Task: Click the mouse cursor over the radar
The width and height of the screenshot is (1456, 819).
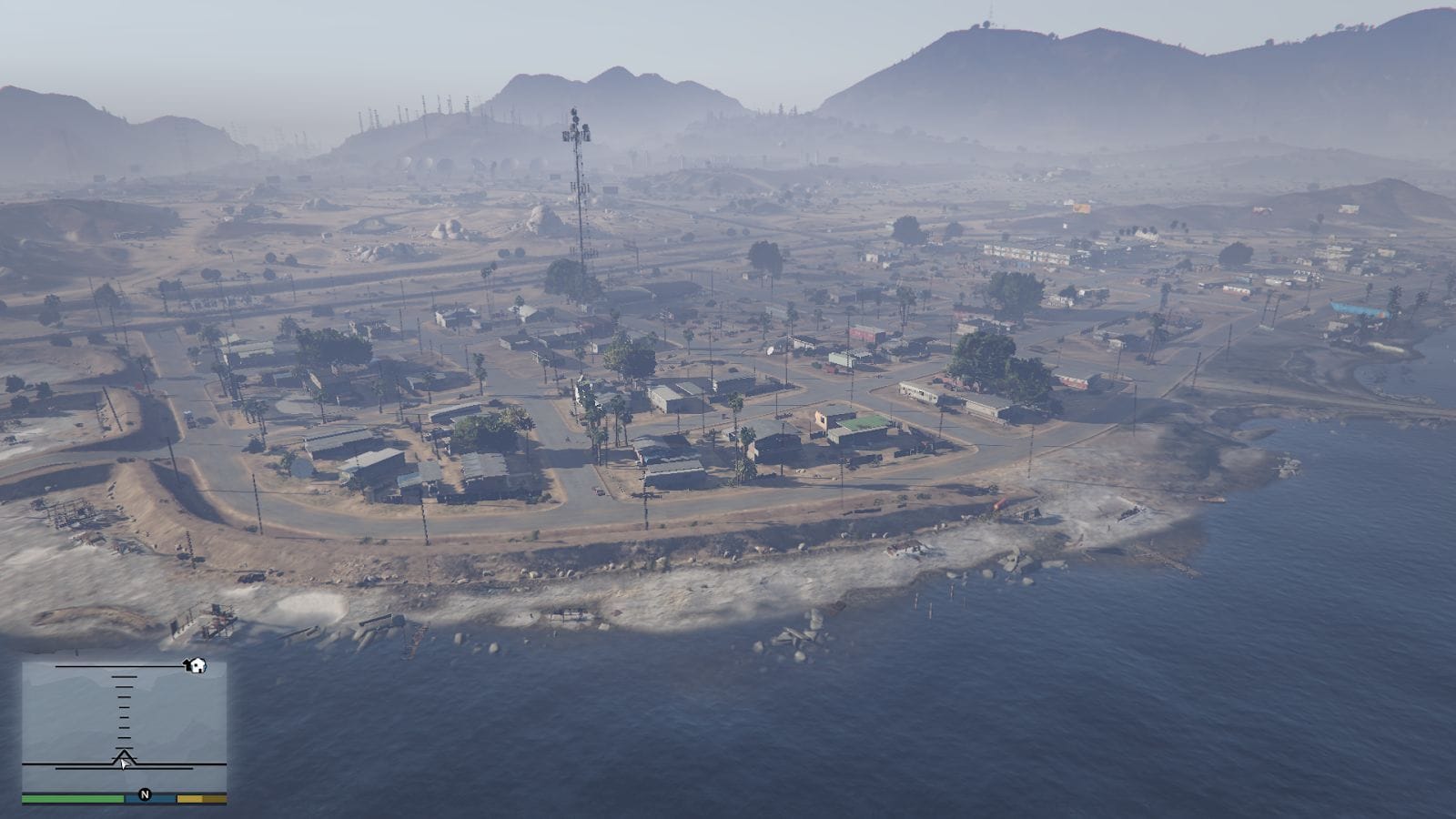Action: click(125, 764)
